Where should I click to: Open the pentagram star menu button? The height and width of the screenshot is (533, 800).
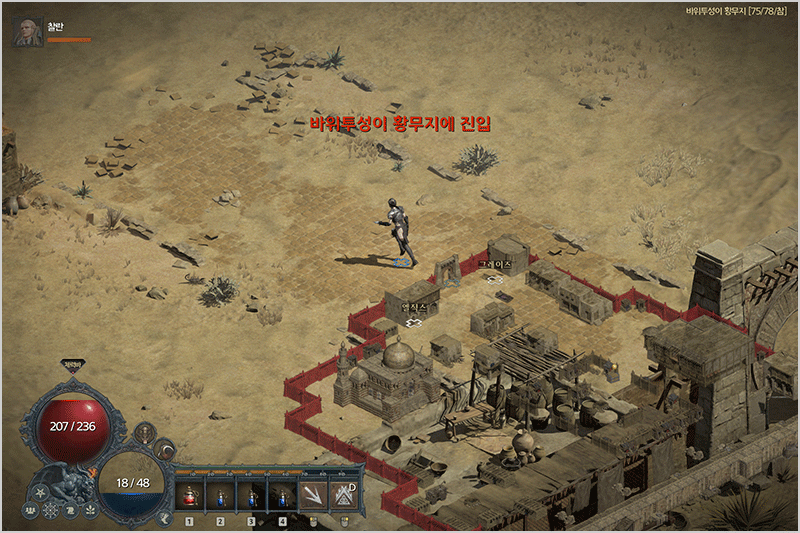tap(41, 492)
